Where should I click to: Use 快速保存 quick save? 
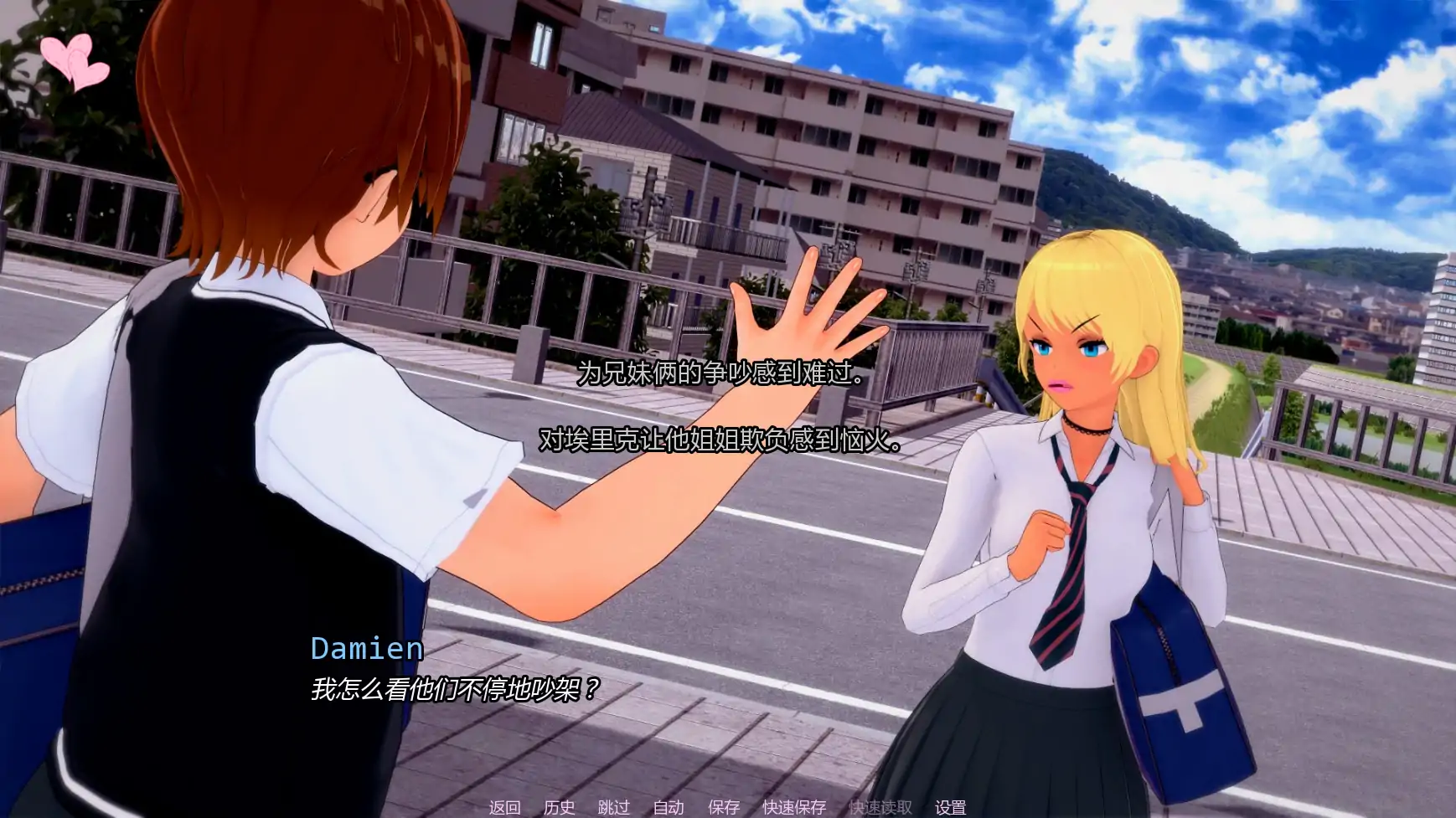click(793, 807)
